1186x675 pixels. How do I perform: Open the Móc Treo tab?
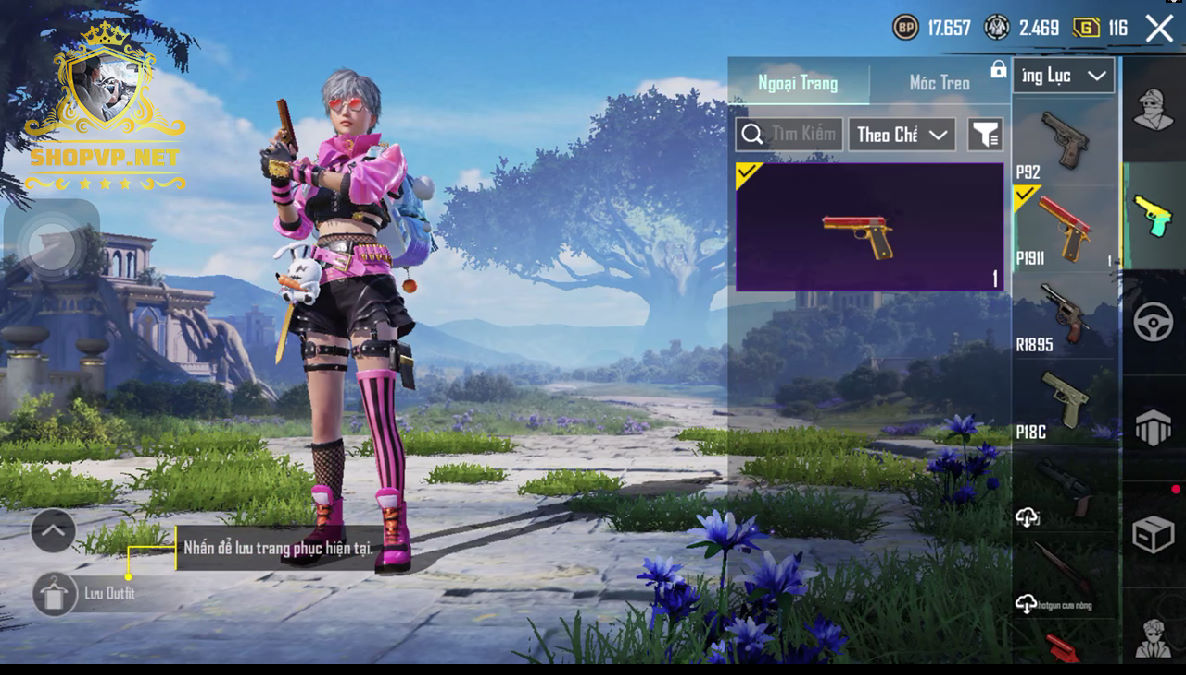coord(939,83)
